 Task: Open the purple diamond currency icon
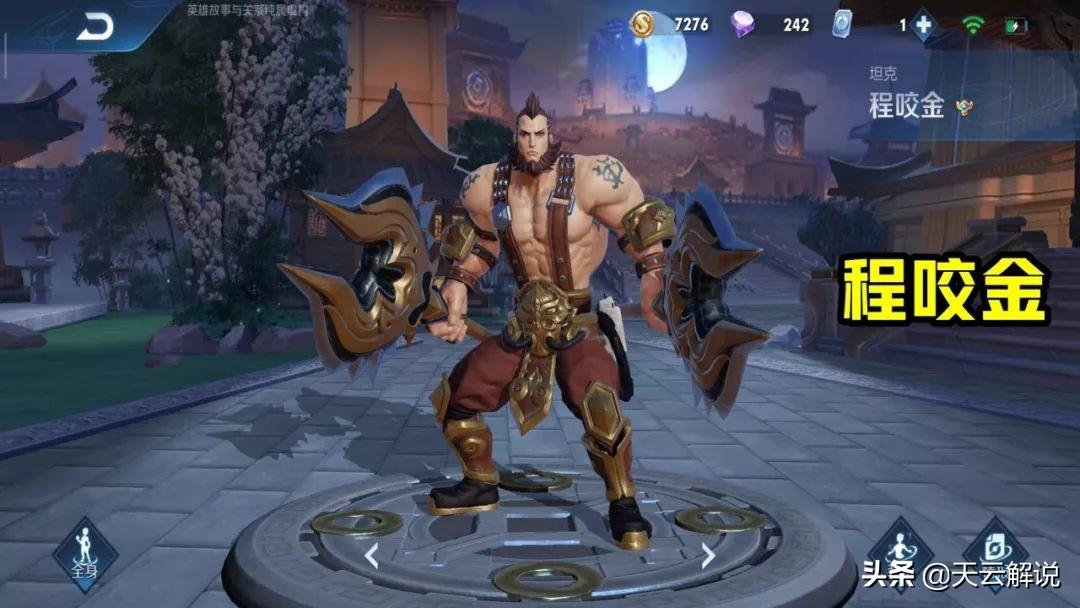[x=743, y=24]
